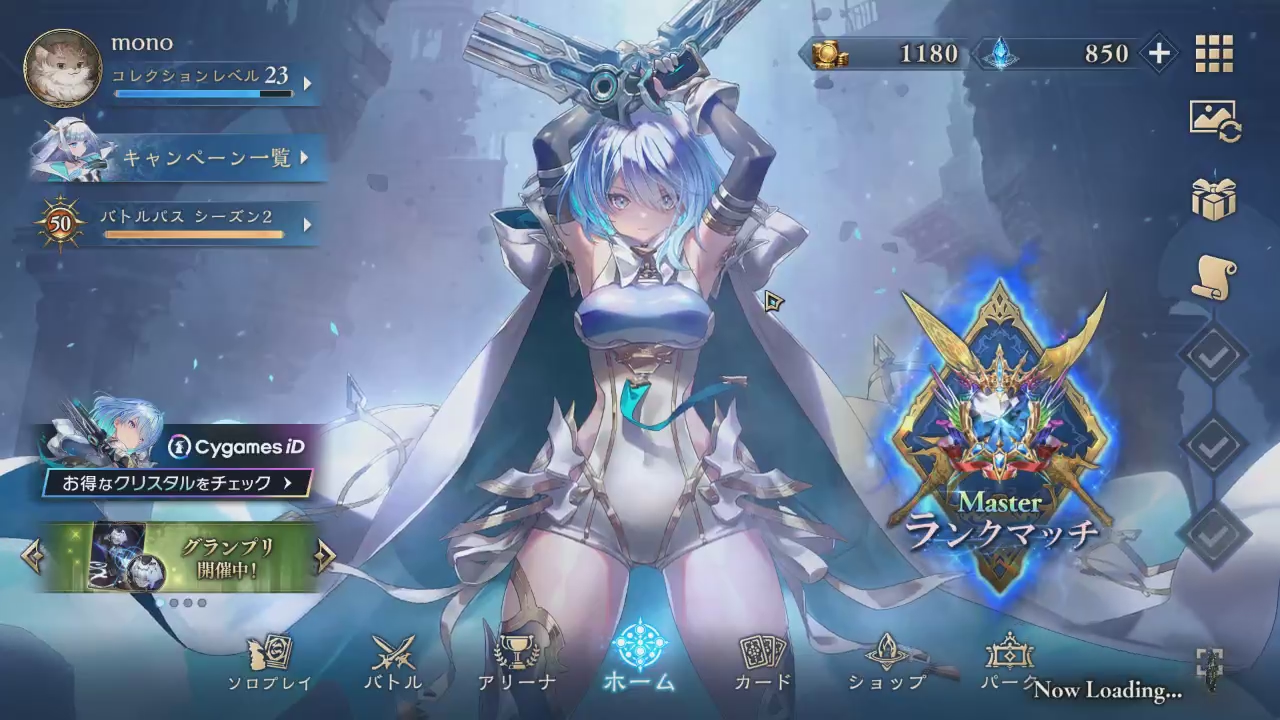
Task: Switch to the ショップ tab
Action: point(887,663)
